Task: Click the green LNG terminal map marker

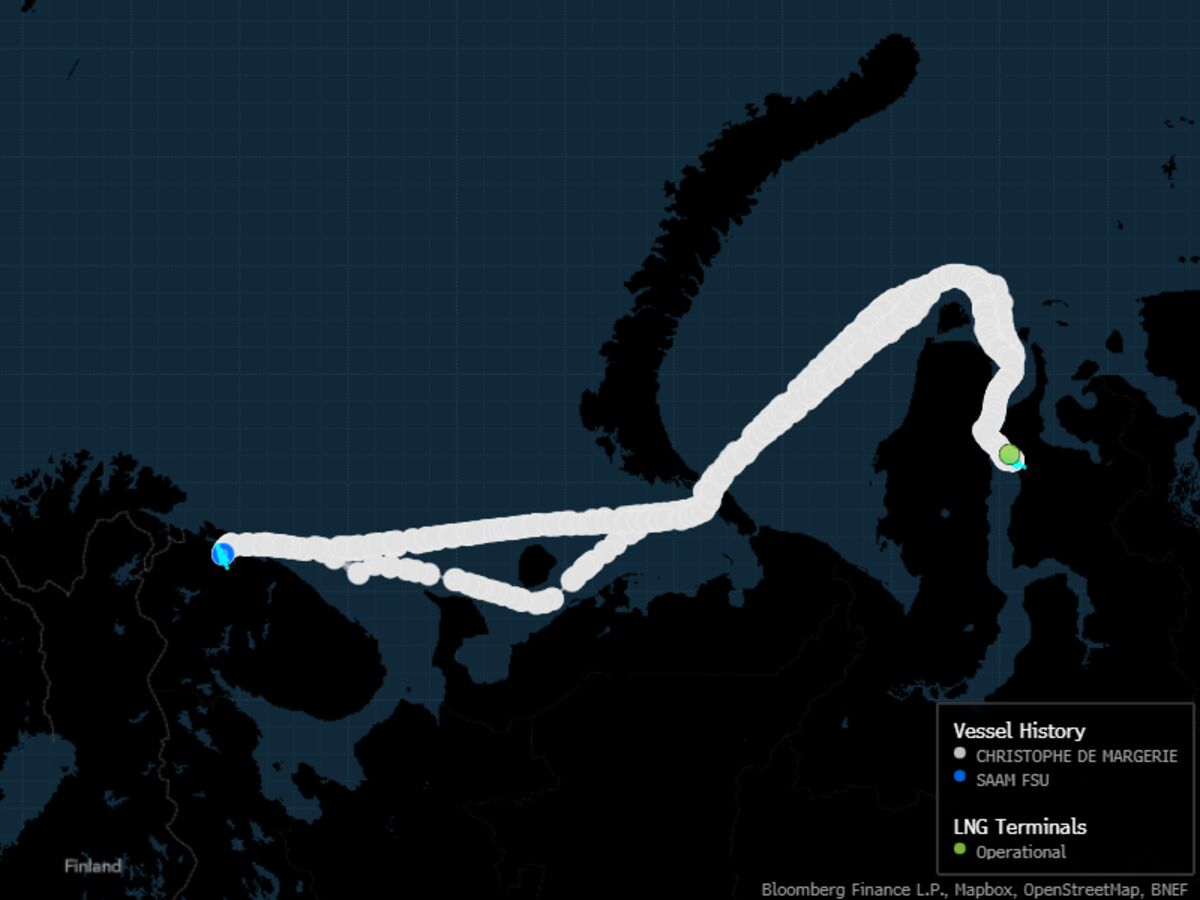Action: (1009, 454)
